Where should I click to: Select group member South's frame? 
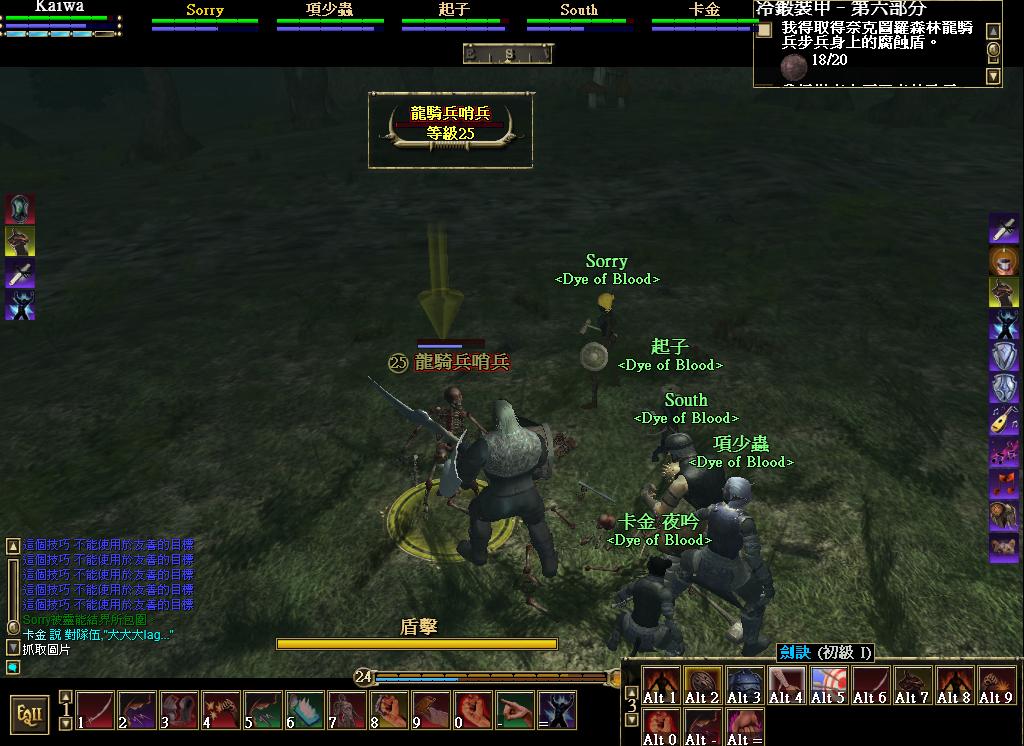pos(579,17)
